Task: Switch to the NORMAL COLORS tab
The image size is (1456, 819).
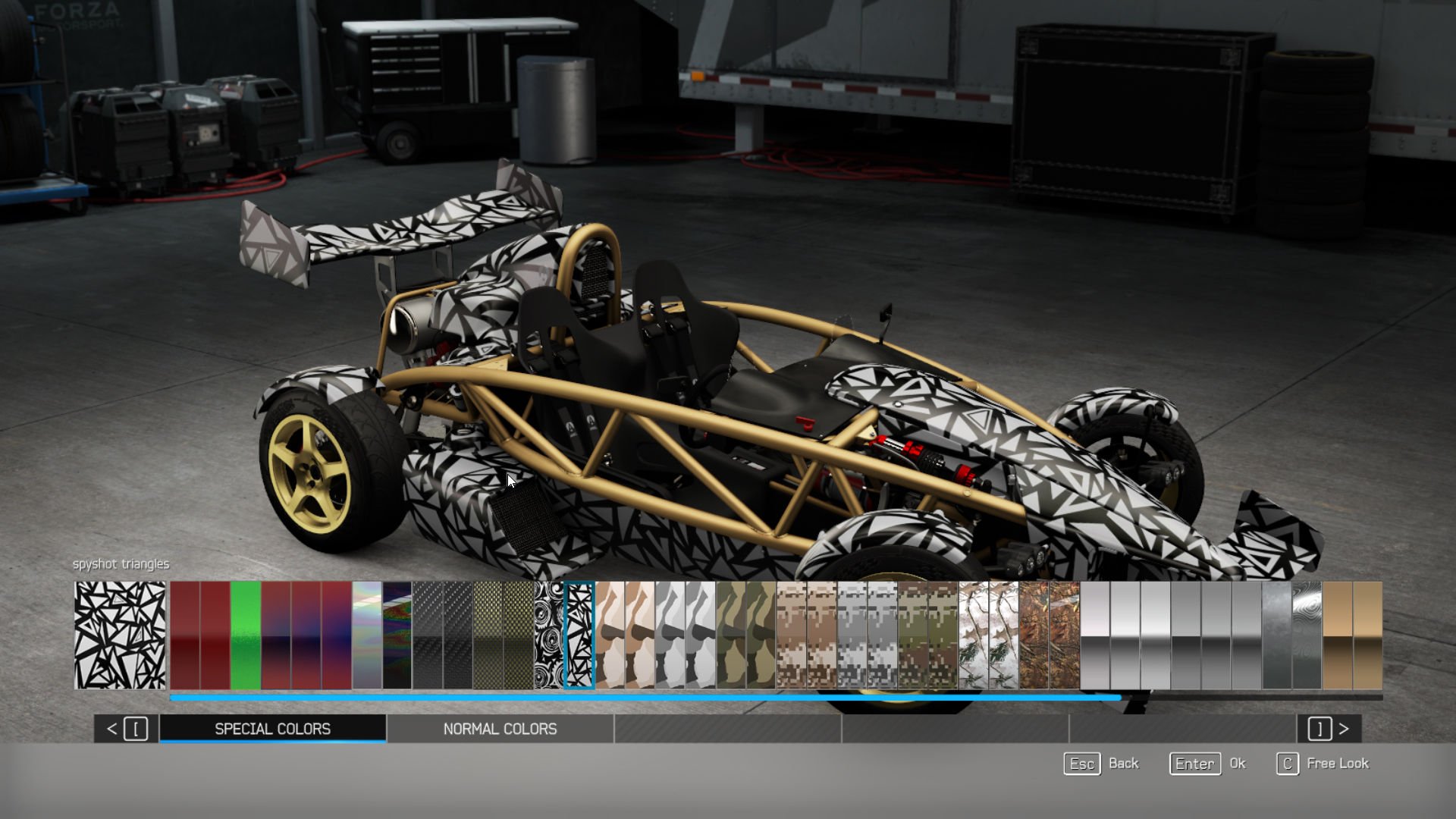Action: (x=500, y=729)
